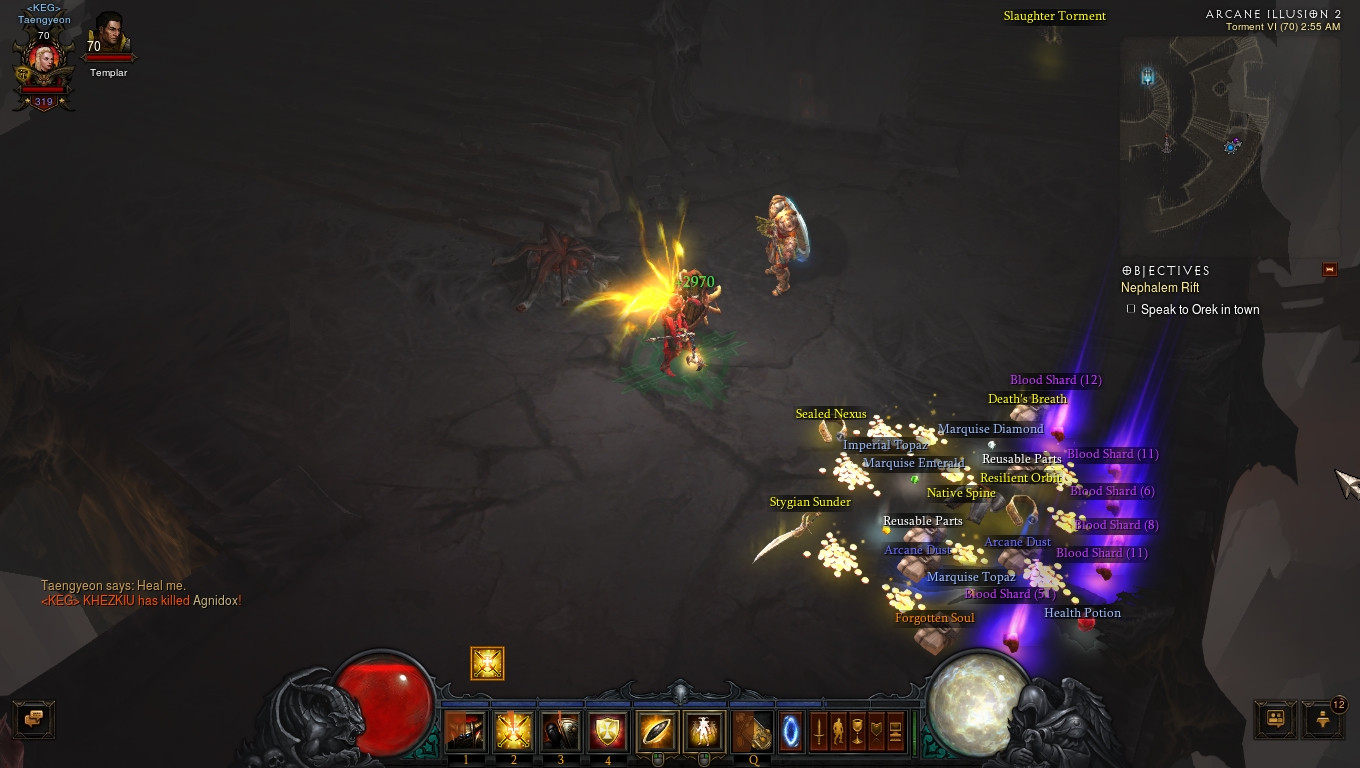
Task: Cast the cross shield skill in slot 4
Action: click(608, 732)
